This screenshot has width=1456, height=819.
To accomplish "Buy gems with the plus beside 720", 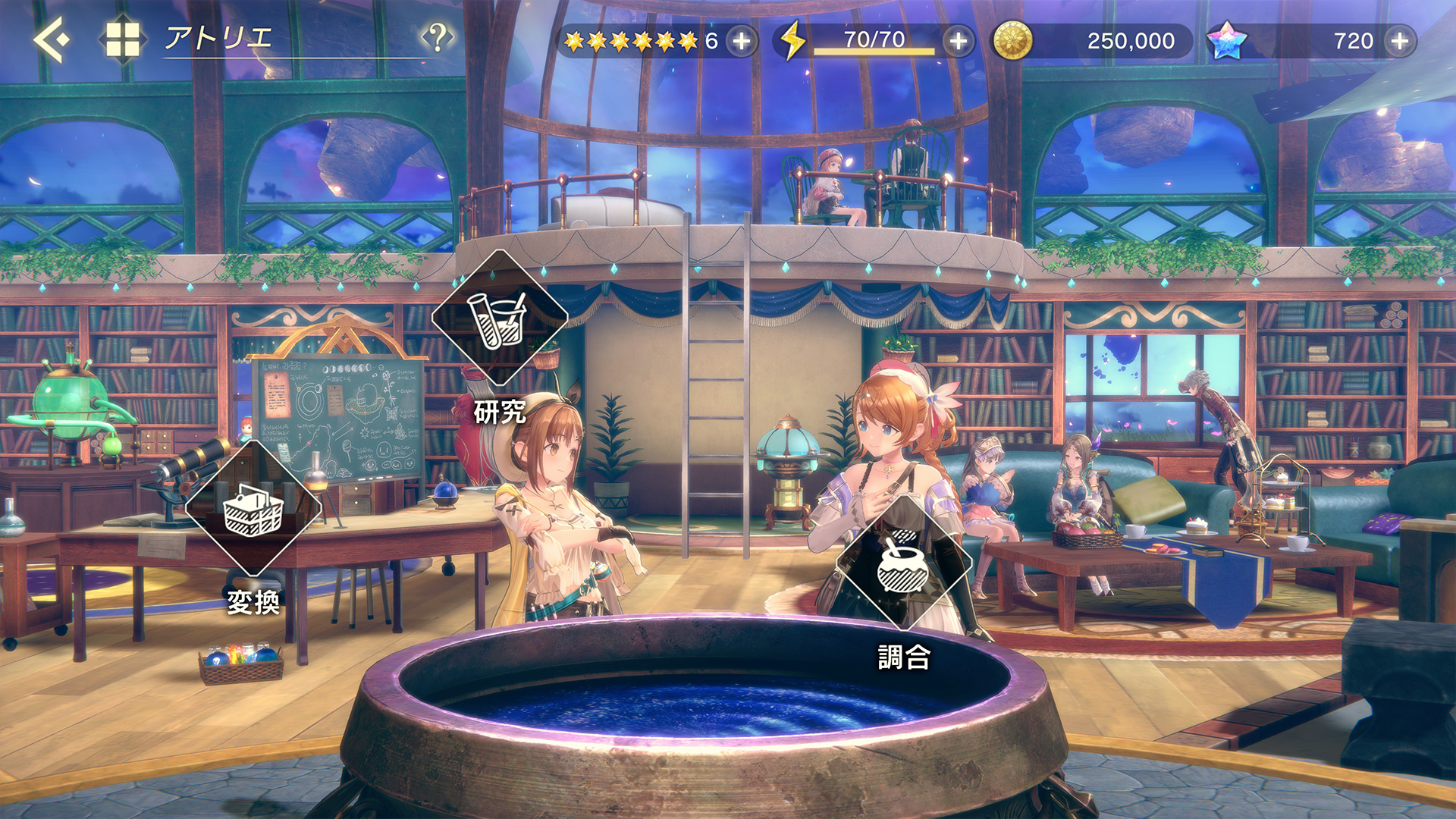I will [1400, 41].
